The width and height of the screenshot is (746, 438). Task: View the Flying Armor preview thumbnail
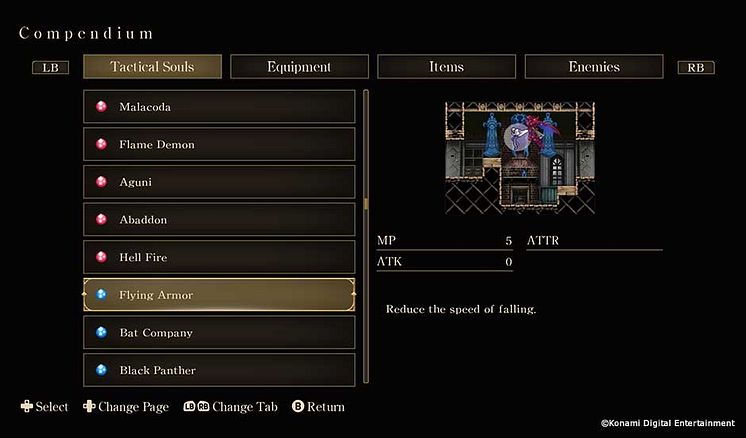pyautogui.click(x=520, y=158)
